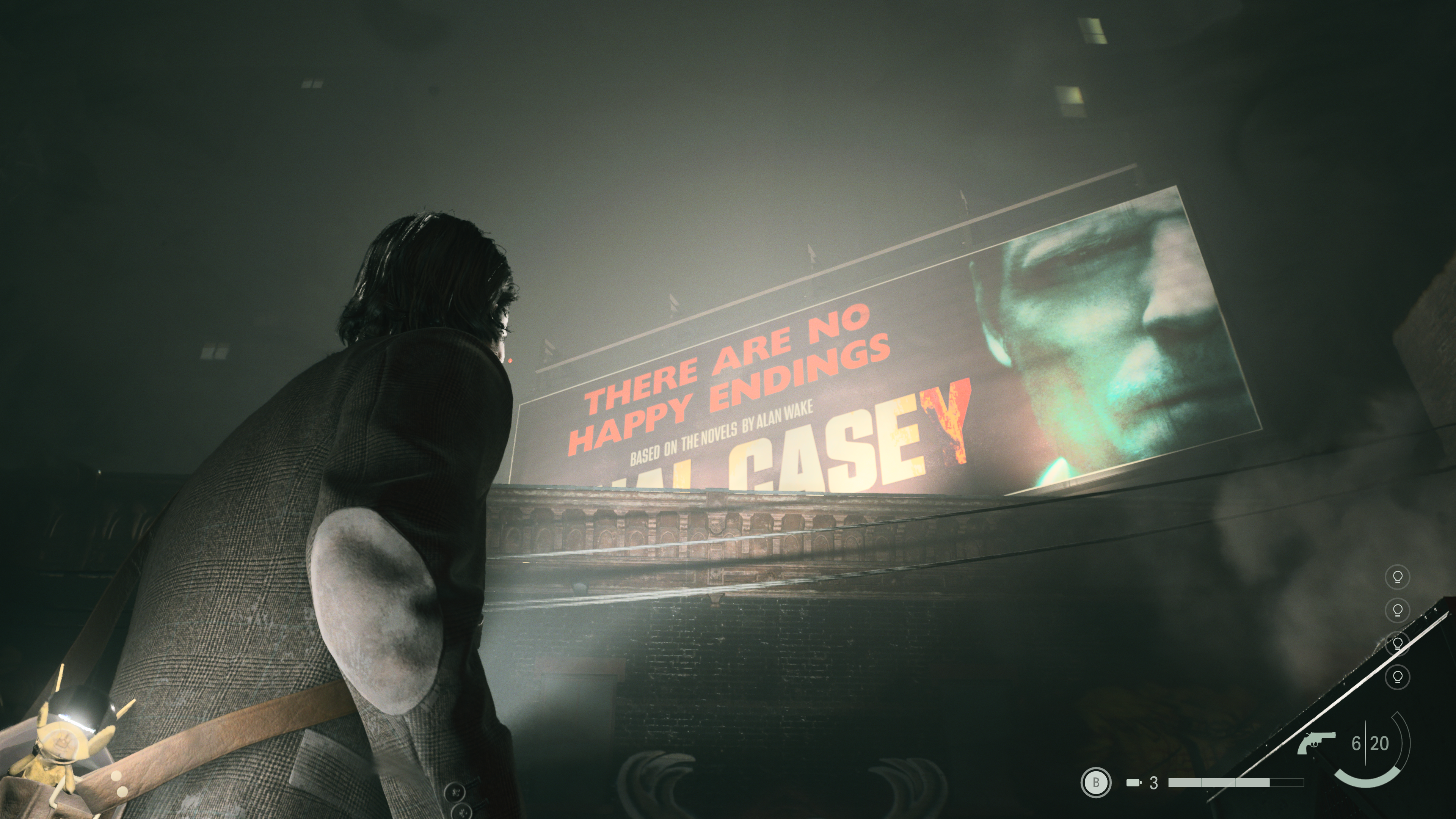Image resolution: width=1456 pixels, height=819 pixels.
Task: Click the flashlight battery icon
Action: point(1133,783)
